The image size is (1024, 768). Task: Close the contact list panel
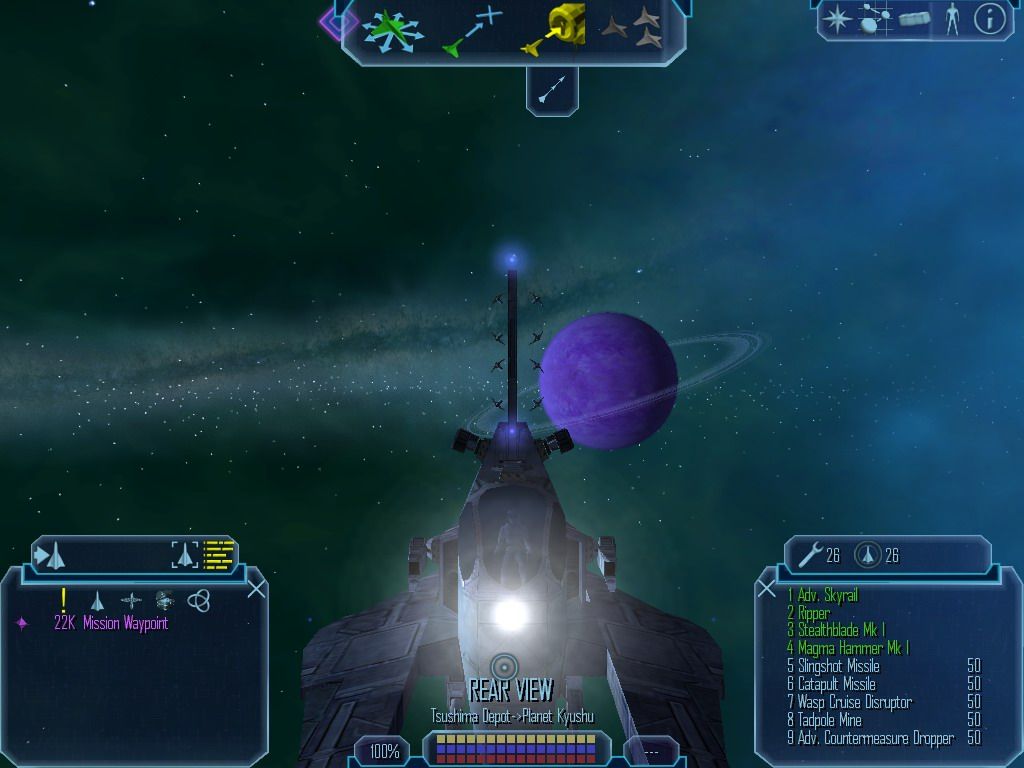click(x=256, y=589)
